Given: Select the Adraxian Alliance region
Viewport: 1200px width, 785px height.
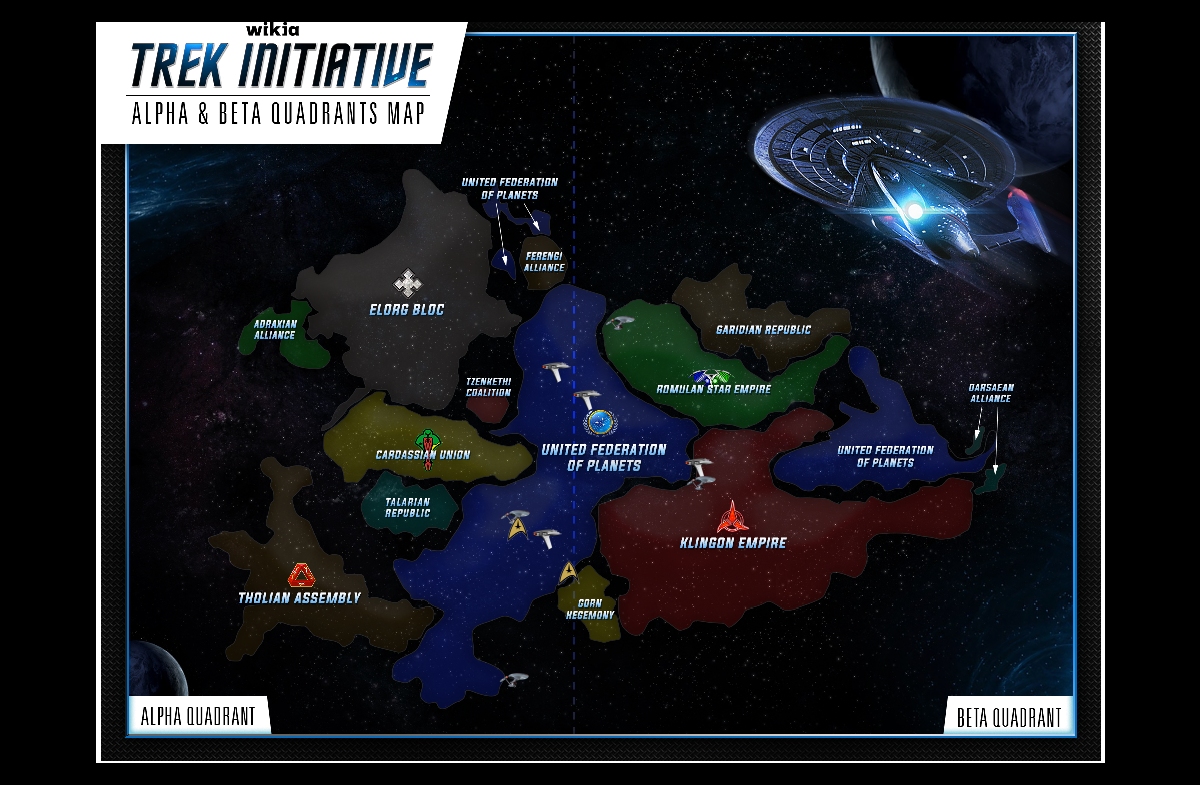Looking at the screenshot, I should coord(275,330).
